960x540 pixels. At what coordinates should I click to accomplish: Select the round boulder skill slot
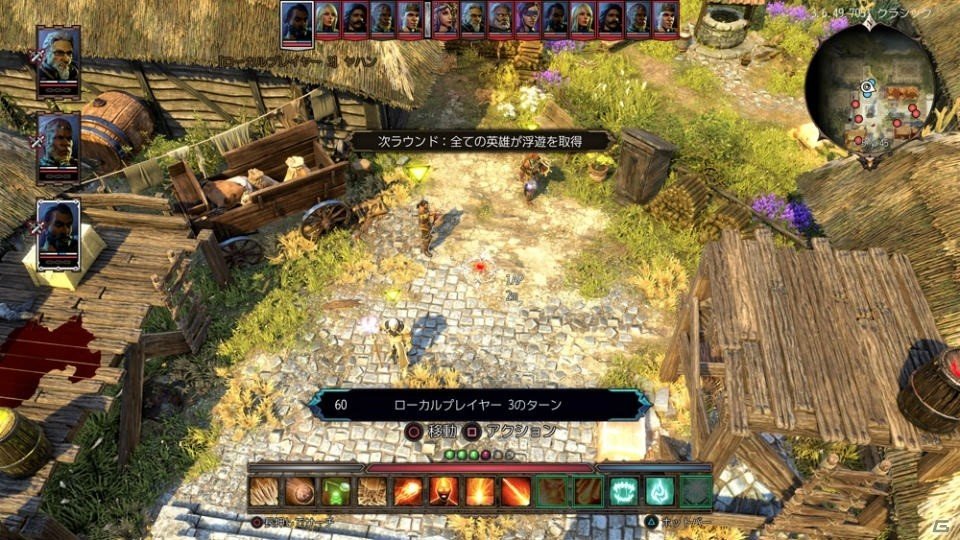pyautogui.click(x=299, y=491)
